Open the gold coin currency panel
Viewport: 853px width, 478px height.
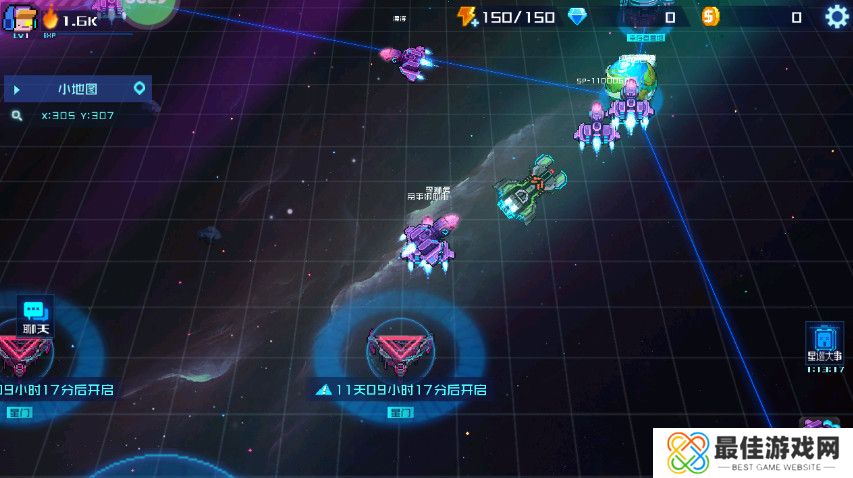pyautogui.click(x=710, y=17)
